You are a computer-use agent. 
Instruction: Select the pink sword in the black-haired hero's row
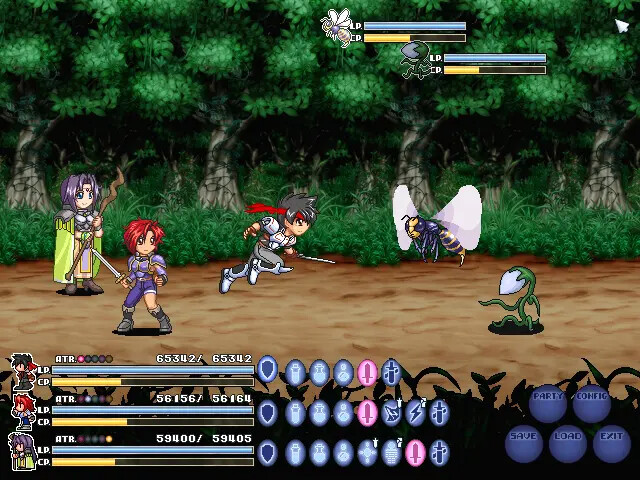click(x=367, y=372)
